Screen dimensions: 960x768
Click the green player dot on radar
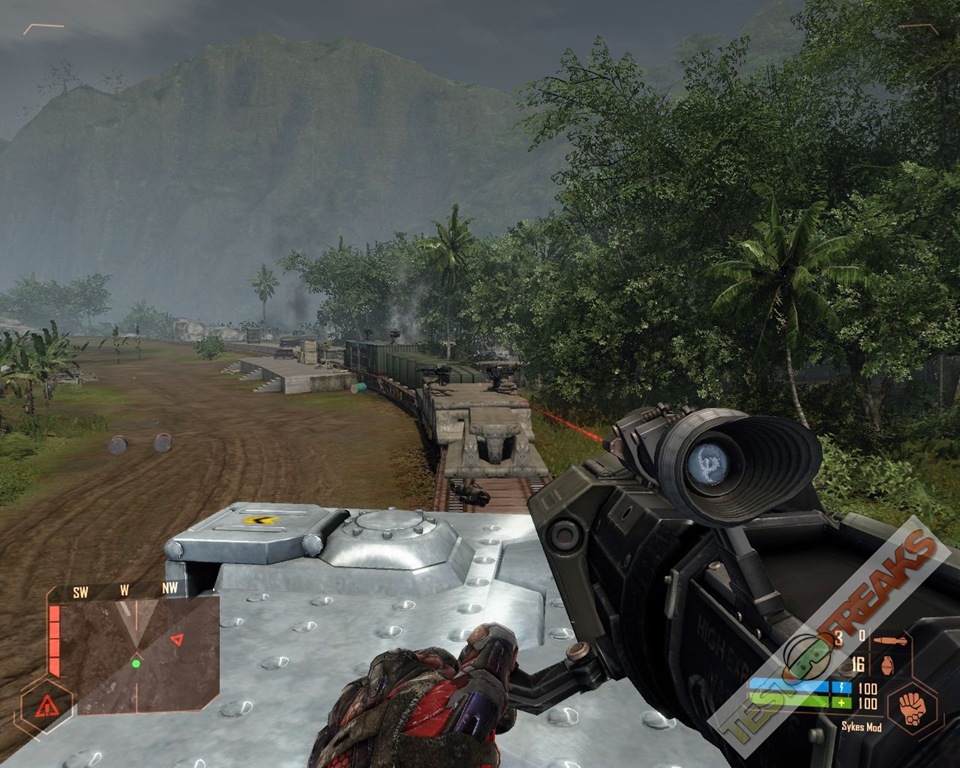tap(135, 663)
